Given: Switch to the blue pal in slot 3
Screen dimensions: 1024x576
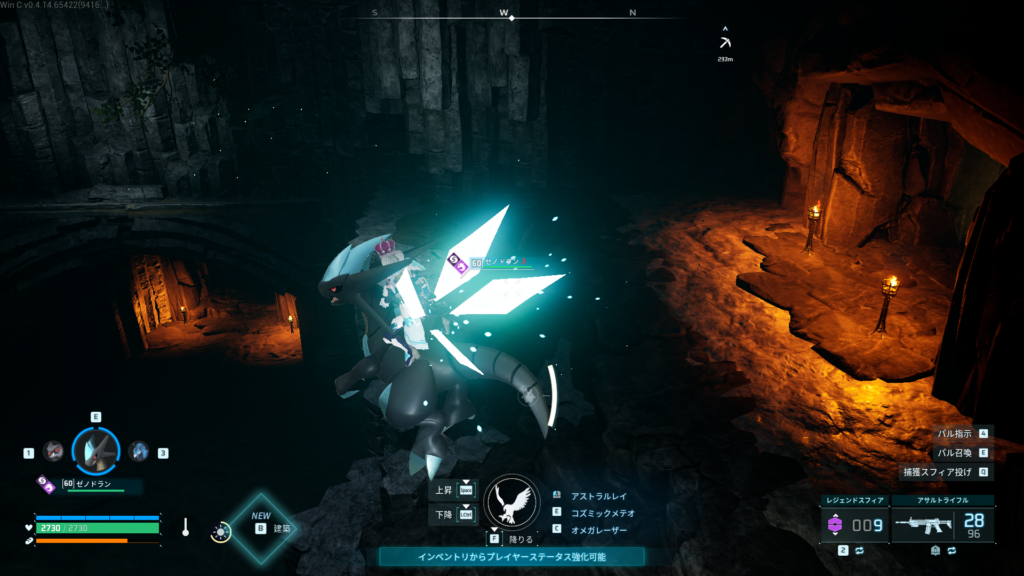Looking at the screenshot, I should pos(139,452).
